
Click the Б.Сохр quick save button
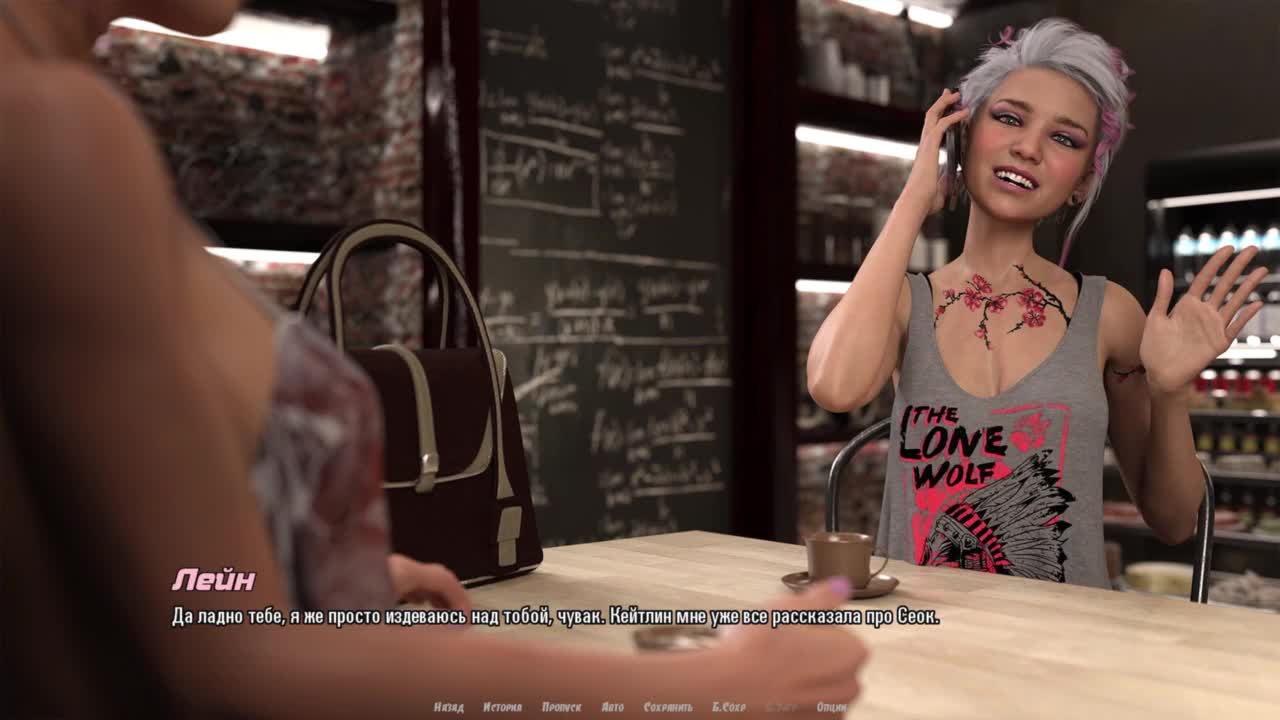728,707
